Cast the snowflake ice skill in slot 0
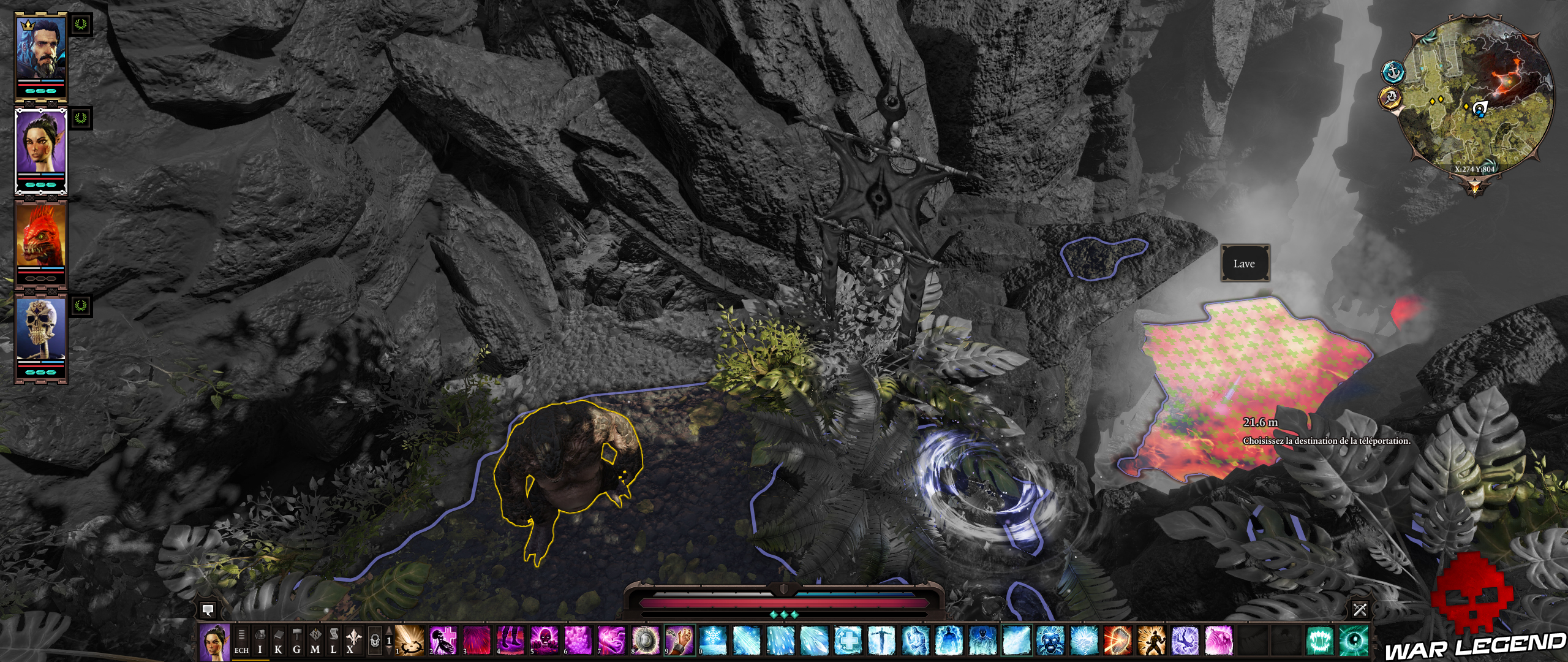The height and width of the screenshot is (662, 1568). point(712,641)
